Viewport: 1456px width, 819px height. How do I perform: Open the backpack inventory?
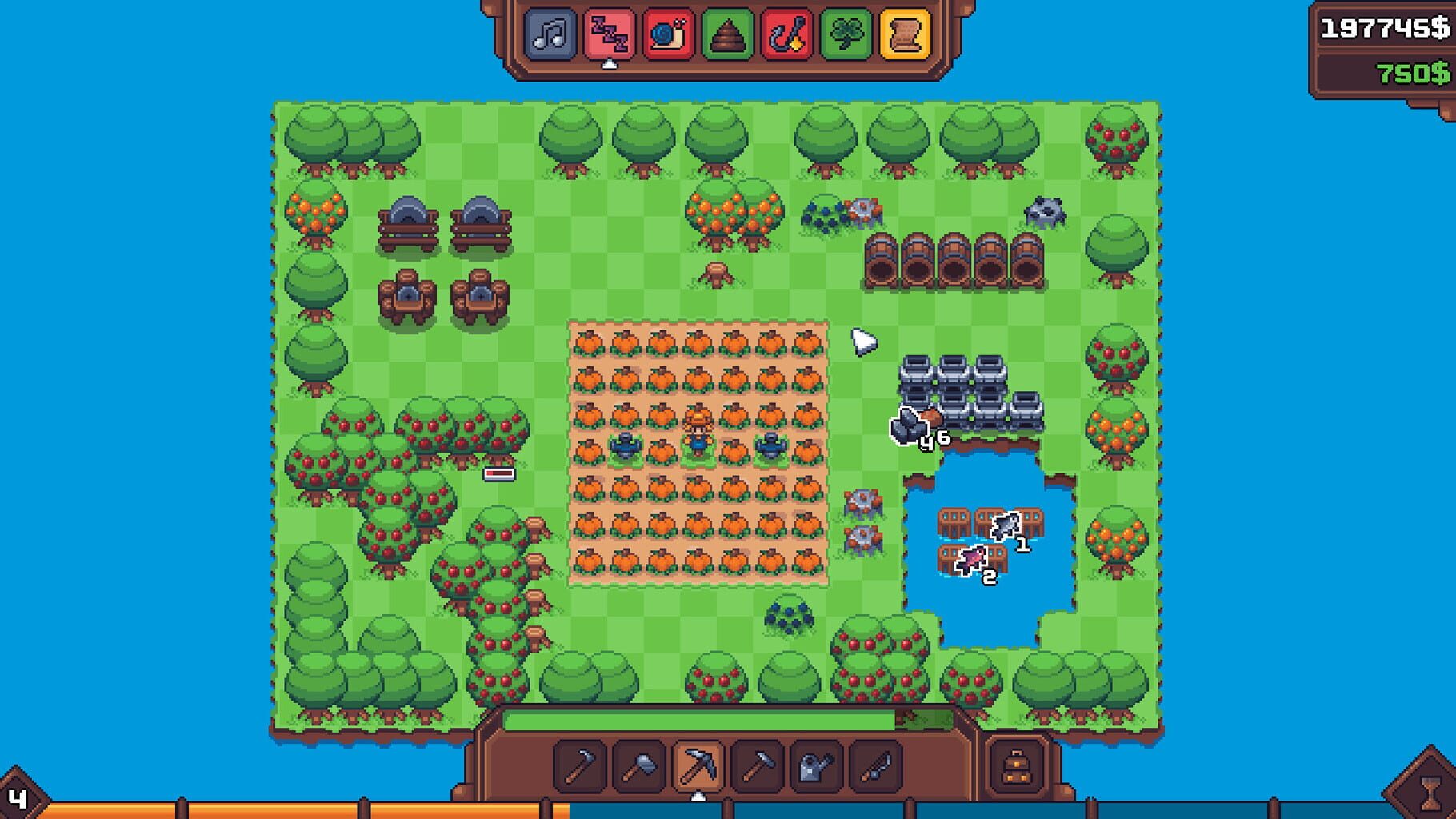point(1017,765)
